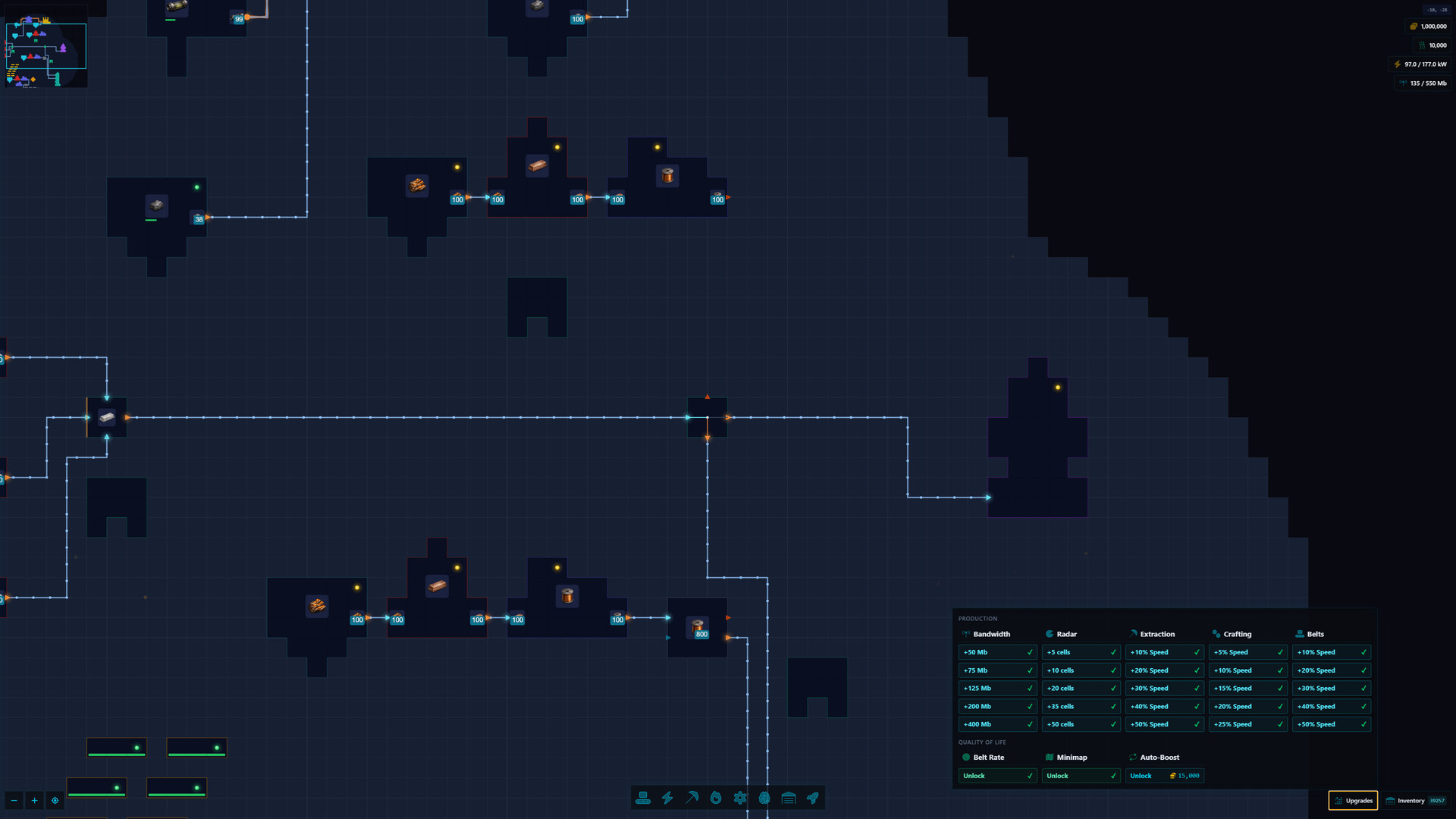The height and width of the screenshot is (819, 1456).
Task: Open the gear crafting tool
Action: point(739,798)
